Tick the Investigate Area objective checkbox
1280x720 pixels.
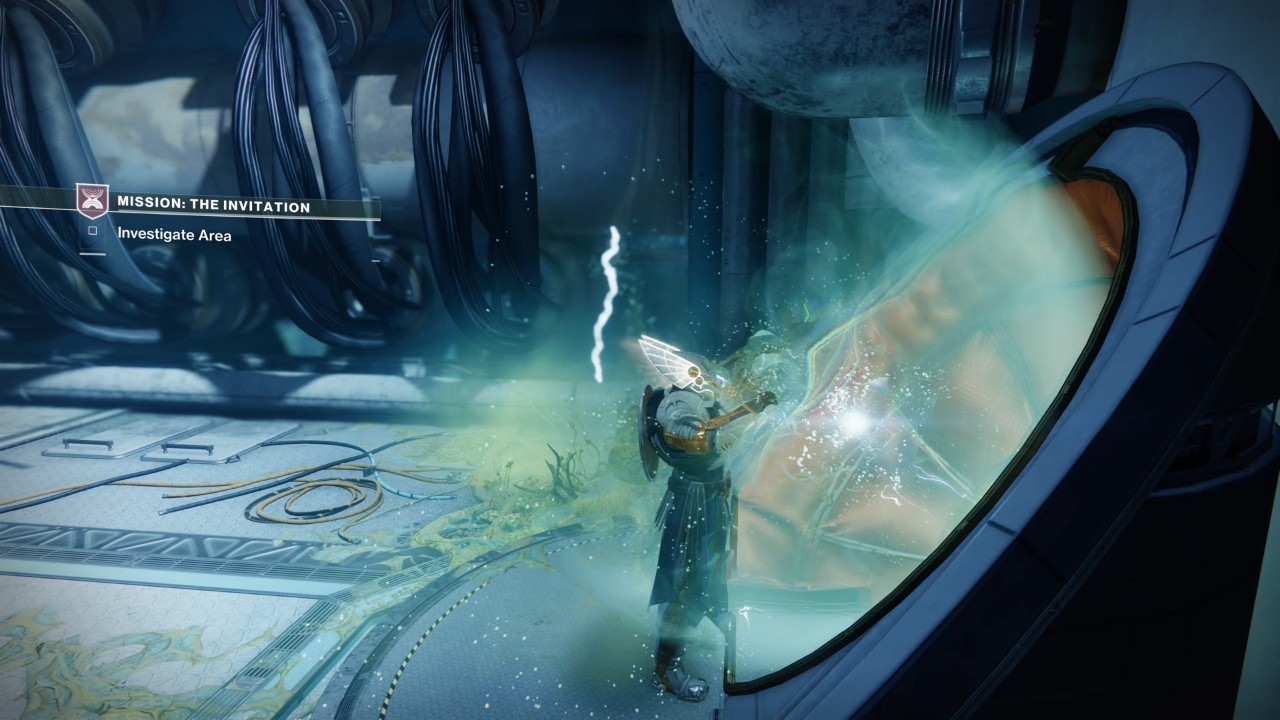point(92,231)
